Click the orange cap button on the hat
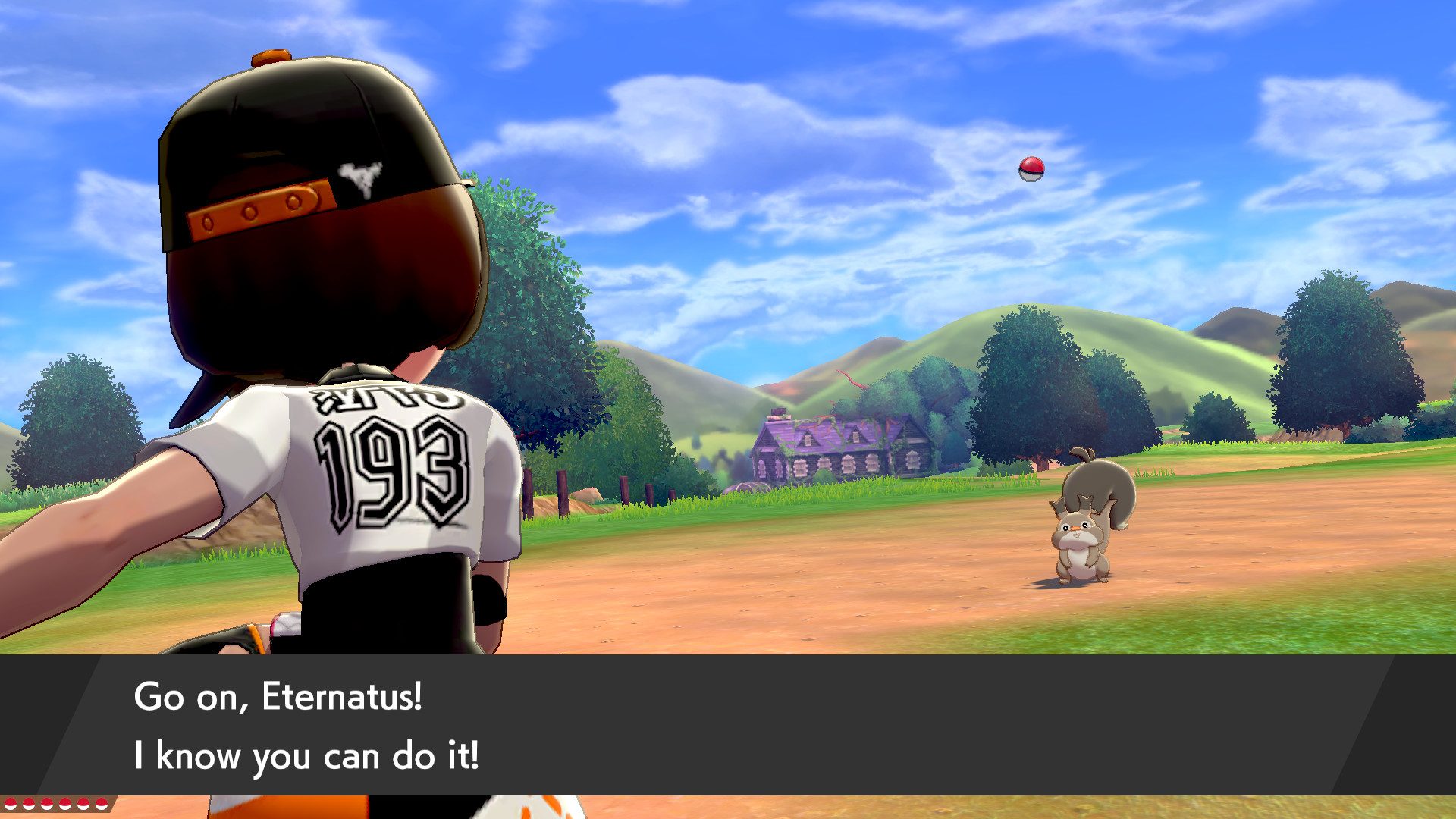 [x=271, y=59]
